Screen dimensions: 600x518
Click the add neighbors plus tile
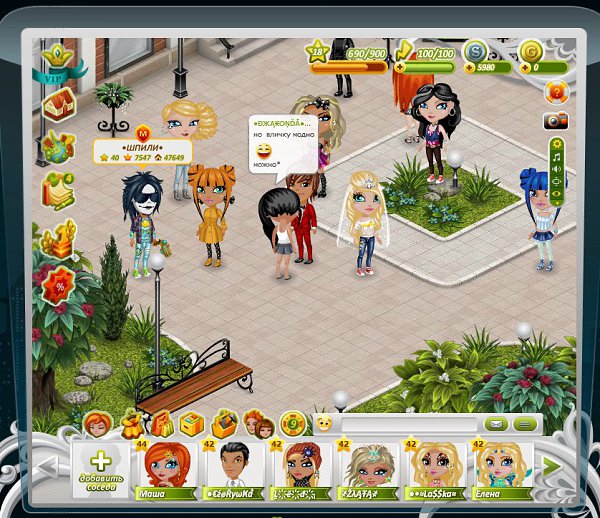(102, 466)
